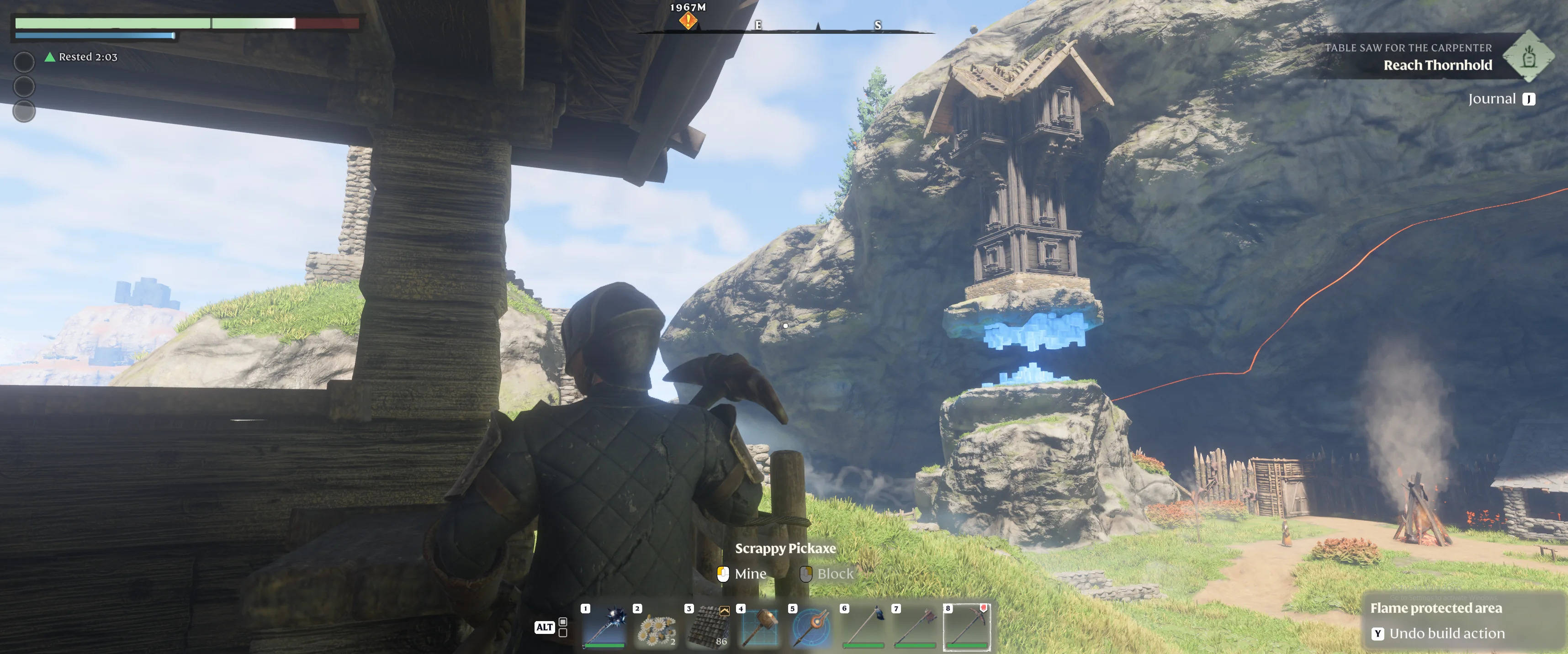The height and width of the screenshot is (654, 1568).
Task: Switch hotbar rows with the toggle squares
Action: (563, 627)
